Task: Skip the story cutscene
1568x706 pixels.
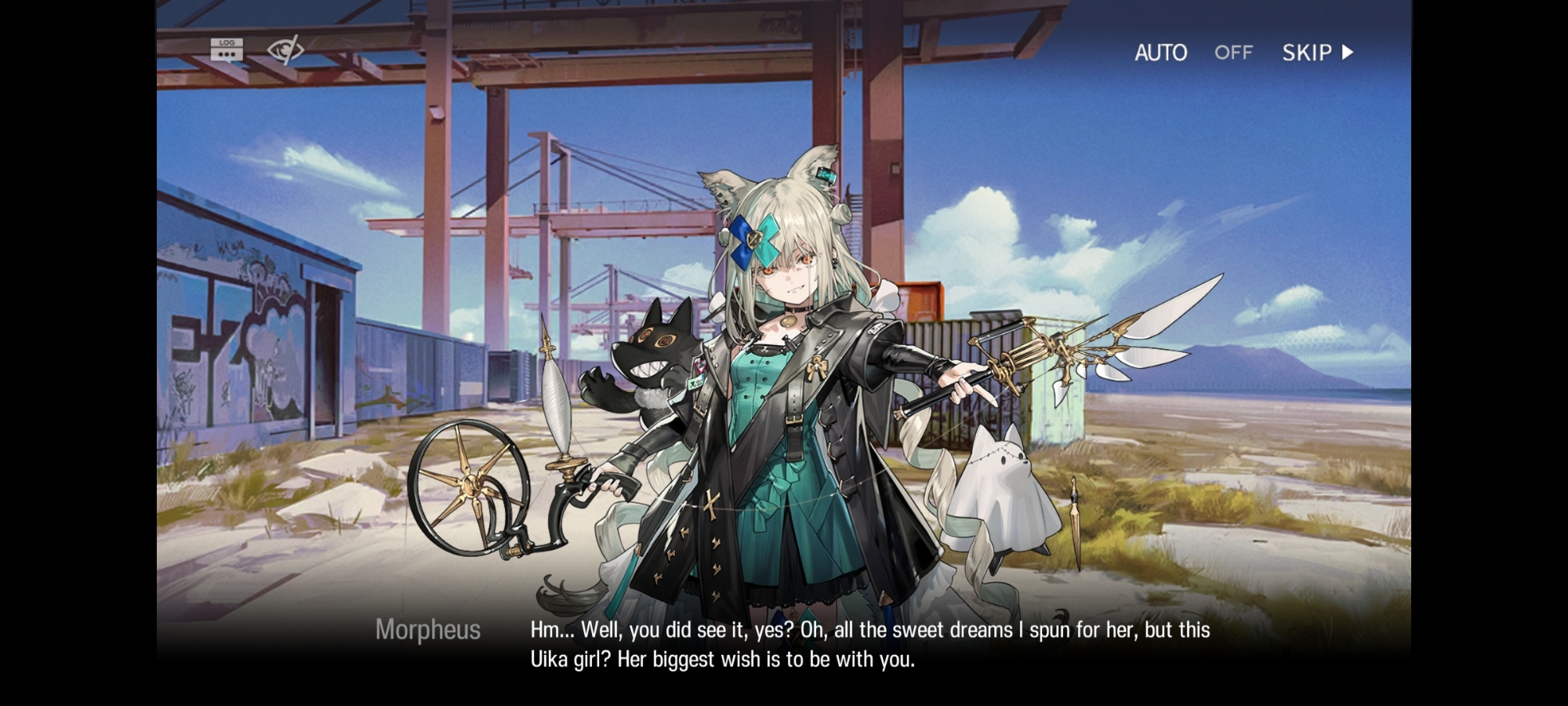Action: [x=1317, y=53]
